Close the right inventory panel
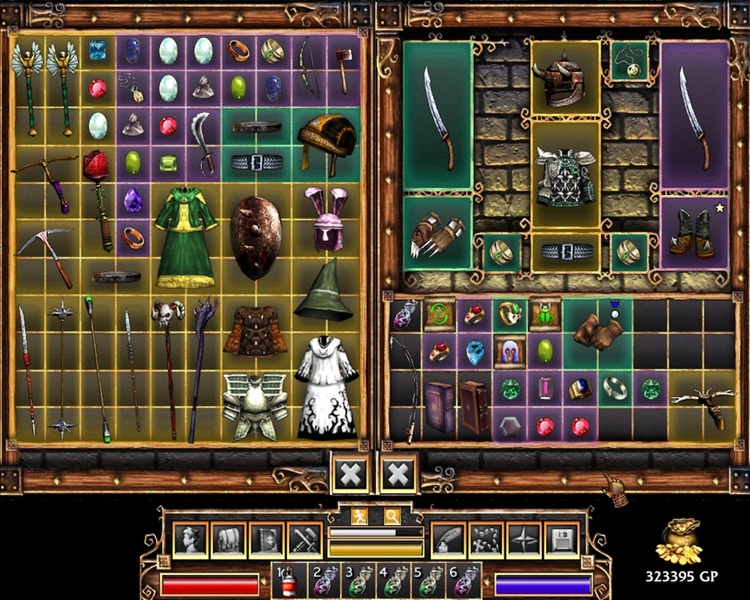 tap(398, 474)
